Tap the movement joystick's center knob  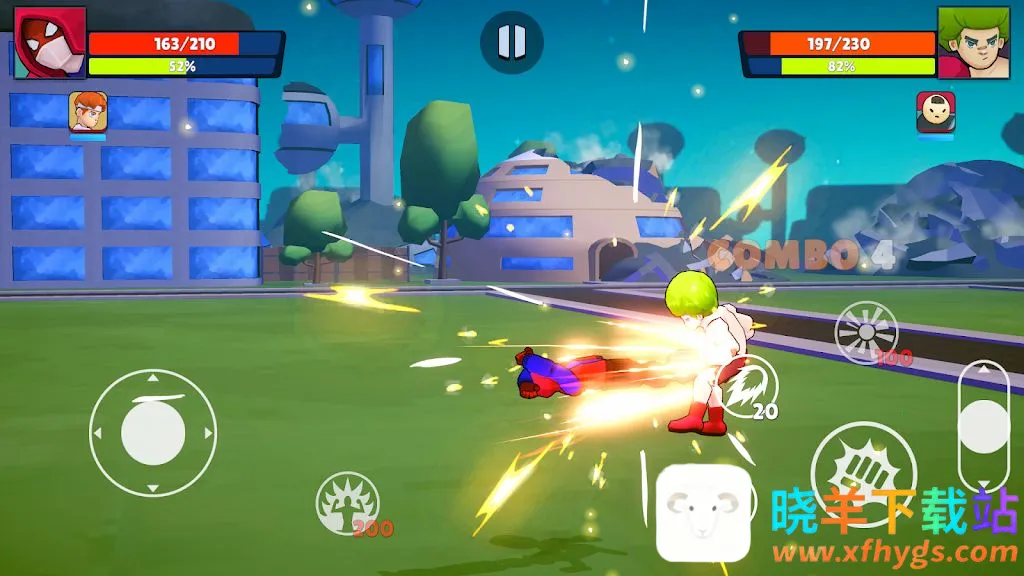click(x=153, y=433)
